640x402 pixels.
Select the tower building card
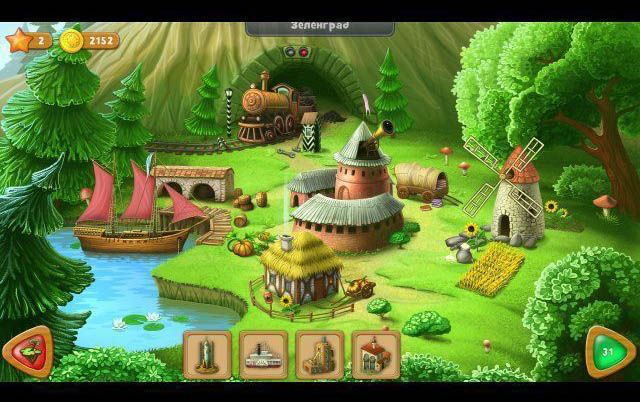click(208, 354)
